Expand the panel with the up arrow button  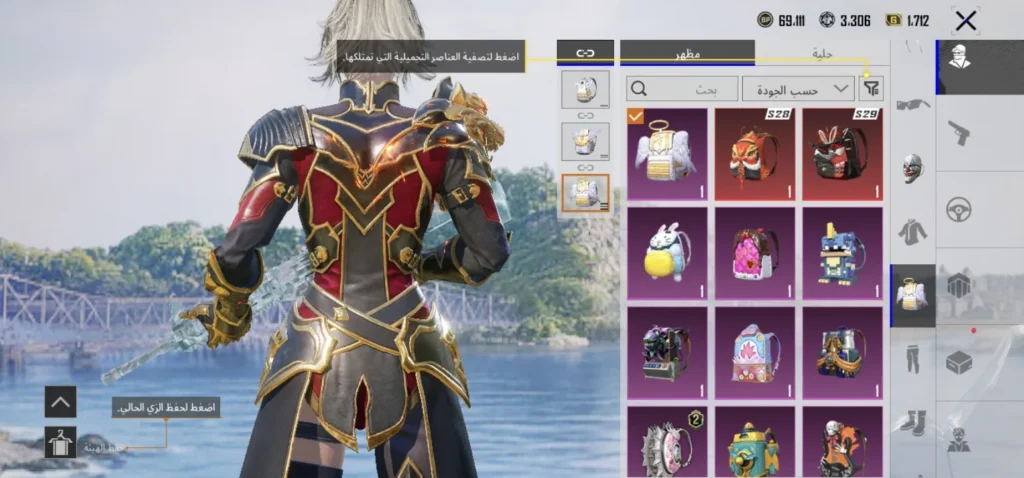61,402
